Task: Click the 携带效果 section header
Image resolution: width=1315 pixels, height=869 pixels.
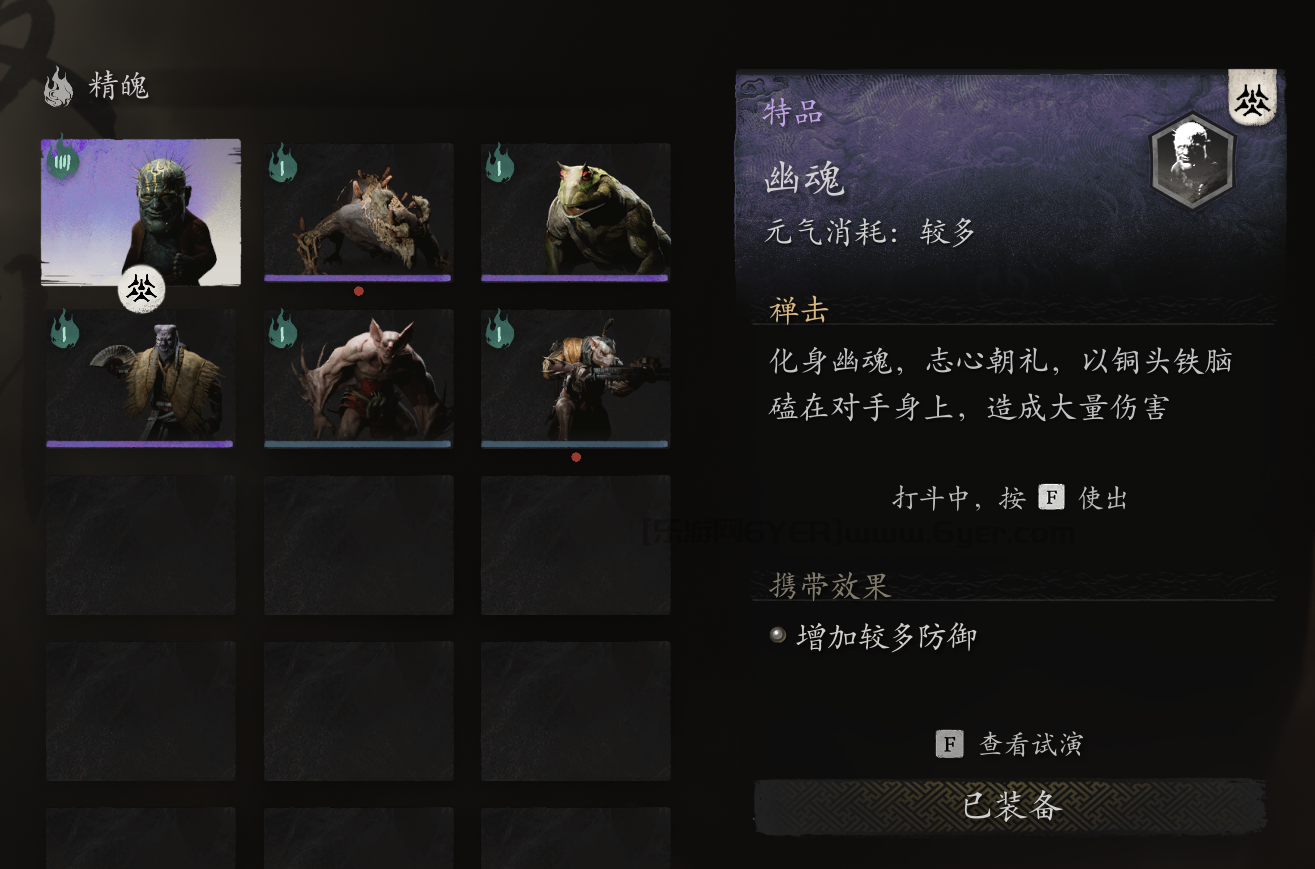Action: [x=829, y=587]
